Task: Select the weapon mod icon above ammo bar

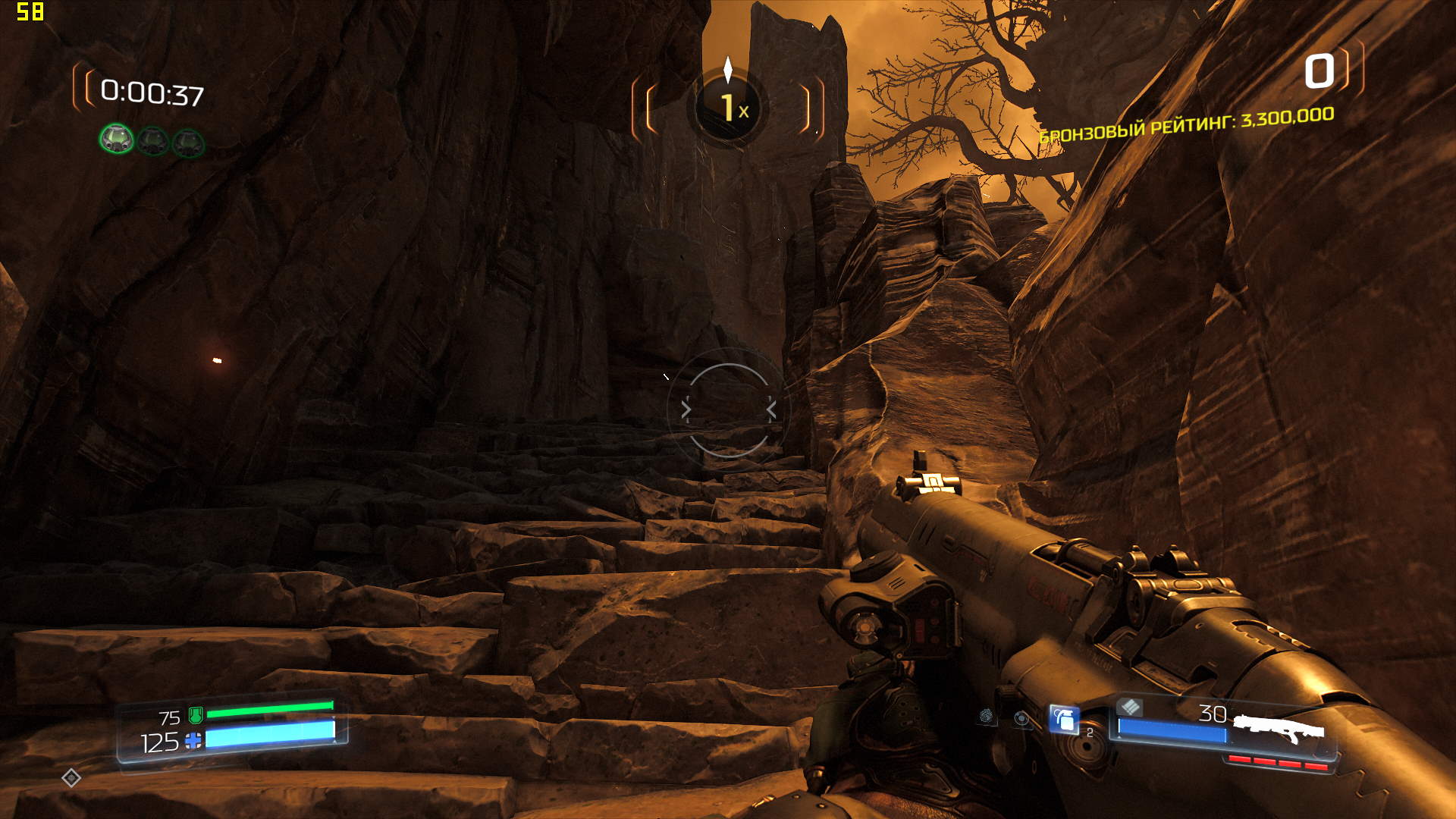Action: pyautogui.click(x=1129, y=707)
